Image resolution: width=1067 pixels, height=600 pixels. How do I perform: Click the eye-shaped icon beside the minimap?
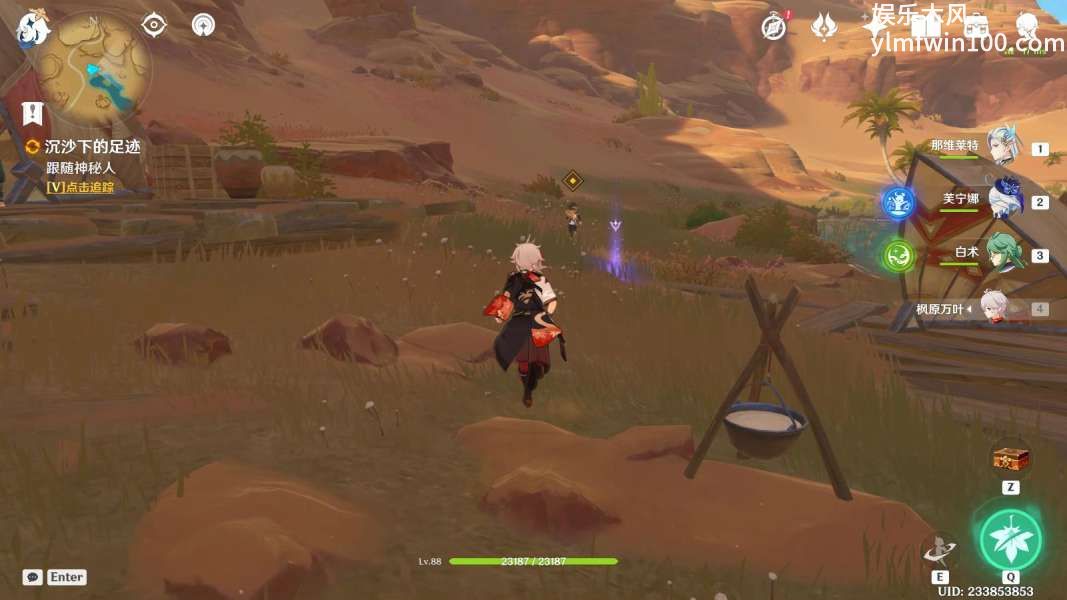point(154,24)
